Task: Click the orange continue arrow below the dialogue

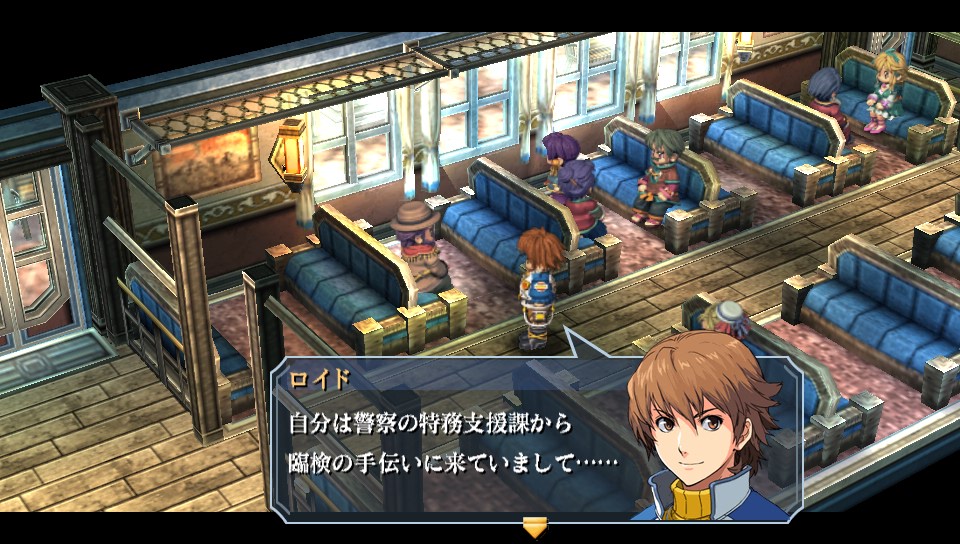Action: 536,528
